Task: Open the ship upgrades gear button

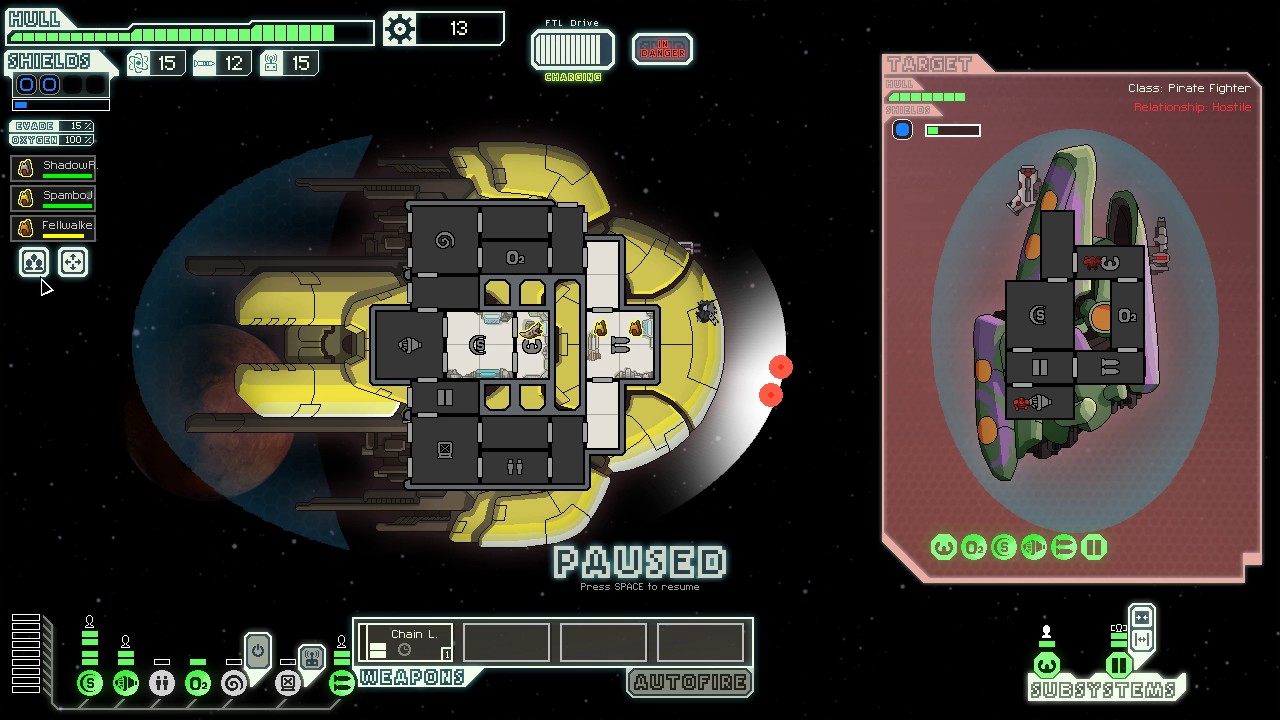Action: (400, 29)
